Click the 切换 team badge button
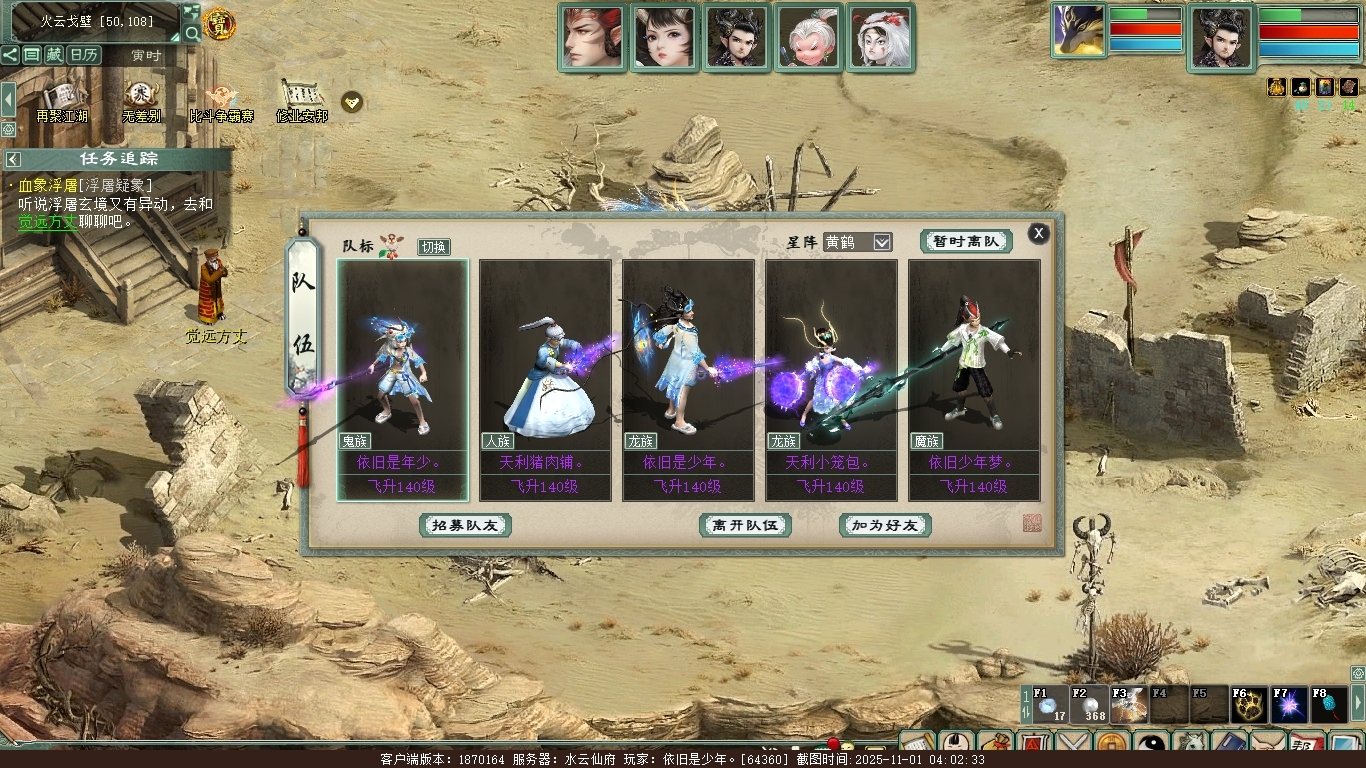This screenshot has width=1366, height=768. tap(434, 247)
